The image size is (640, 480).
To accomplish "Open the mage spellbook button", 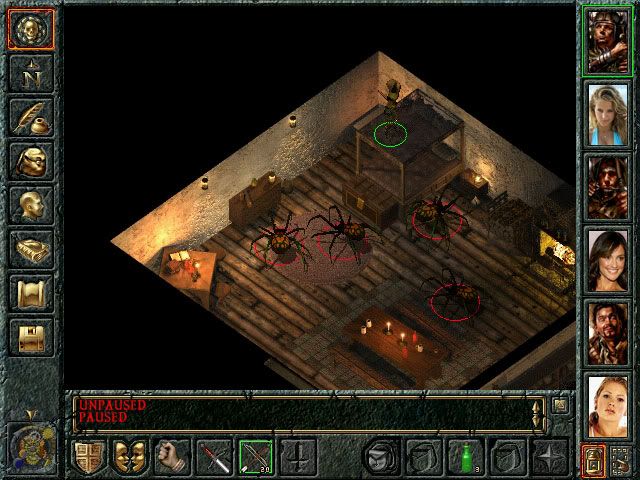I will [x=32, y=249].
